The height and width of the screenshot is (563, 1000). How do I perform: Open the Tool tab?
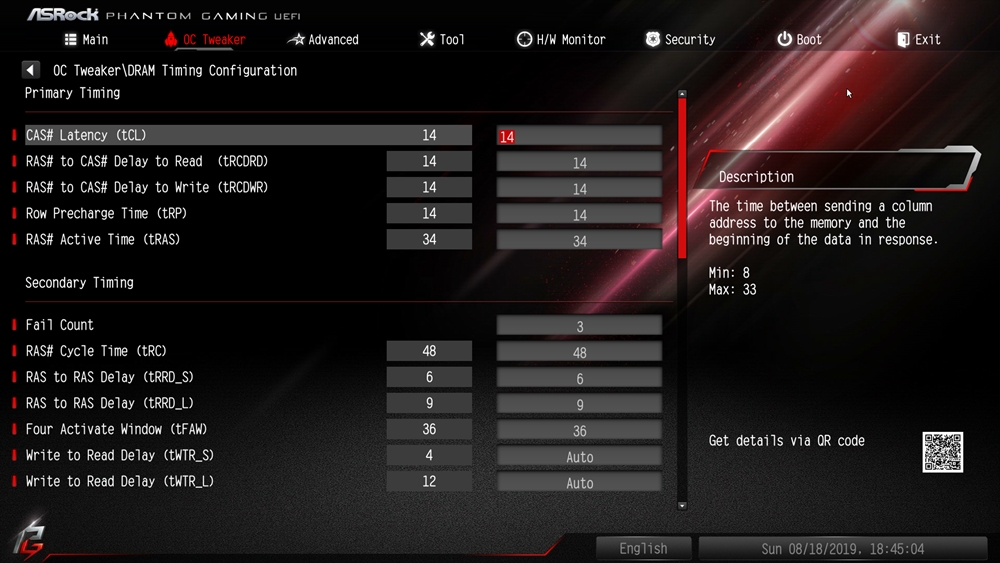pos(441,40)
